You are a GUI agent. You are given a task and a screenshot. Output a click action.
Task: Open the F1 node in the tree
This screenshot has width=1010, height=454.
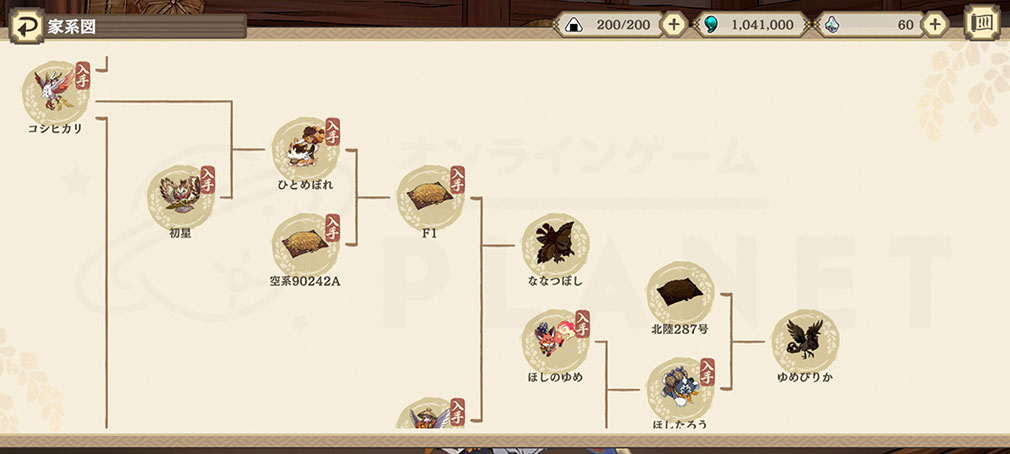[430, 198]
